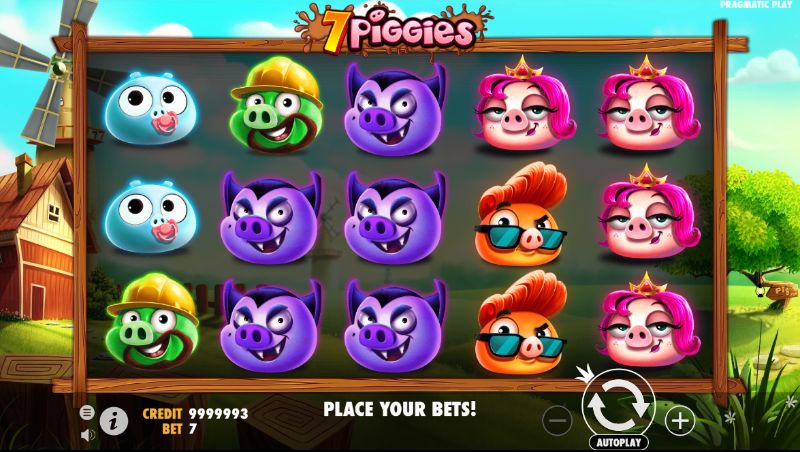
Task: Decrease the bet with the minus button
Action: (x=559, y=421)
